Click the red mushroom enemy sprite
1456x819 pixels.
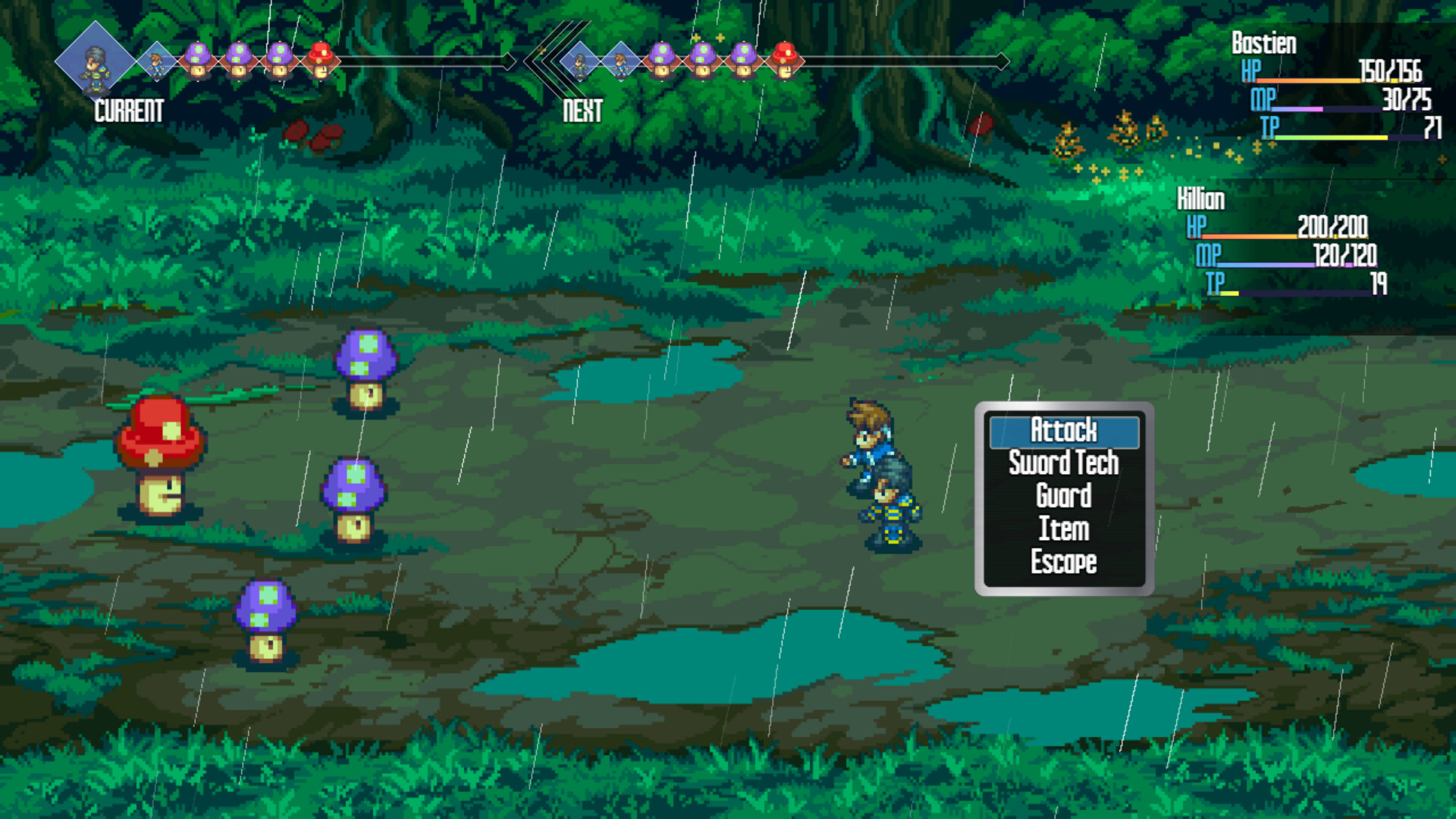pos(163,455)
